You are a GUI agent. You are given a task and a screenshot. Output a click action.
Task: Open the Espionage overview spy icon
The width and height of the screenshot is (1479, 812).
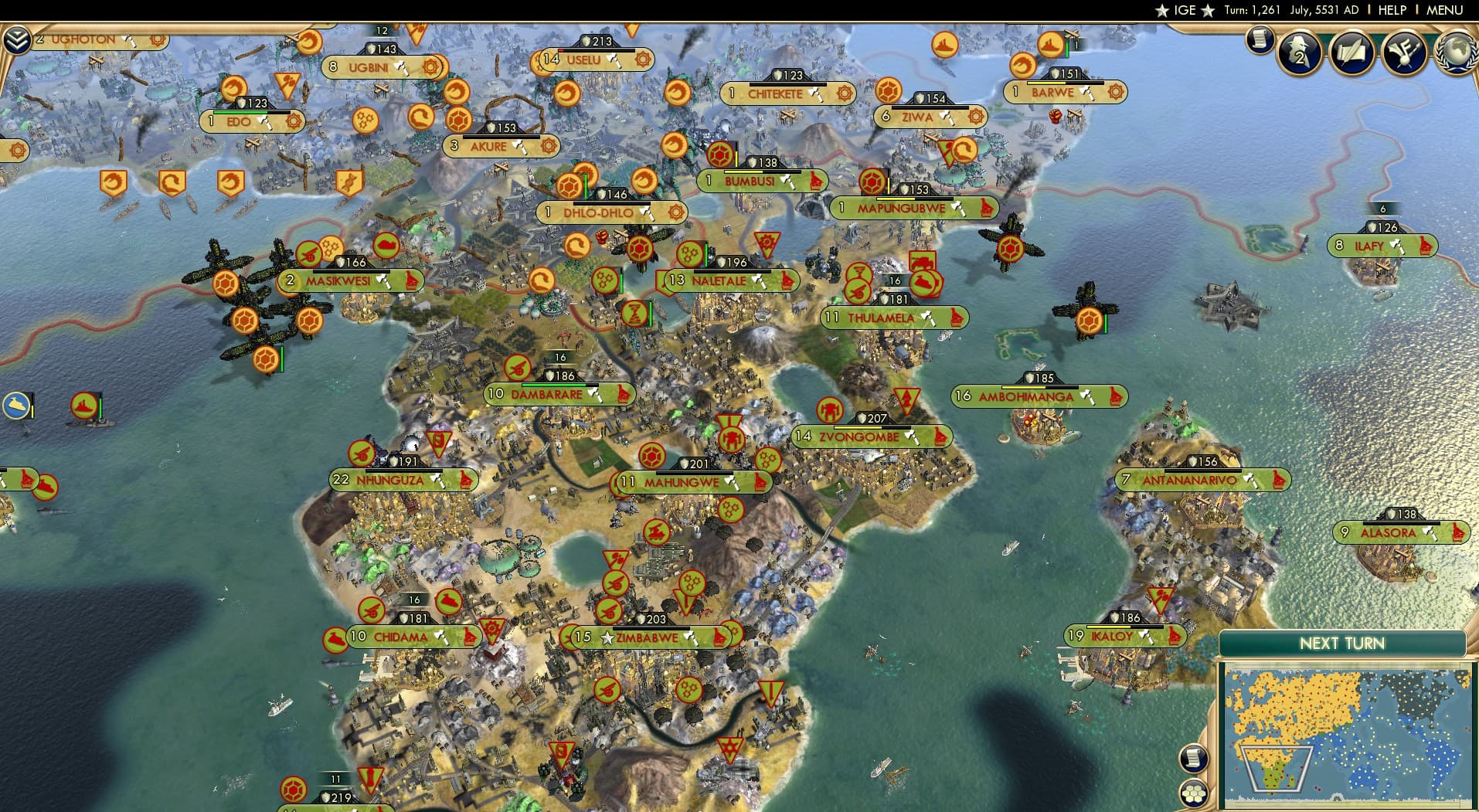click(x=1298, y=54)
